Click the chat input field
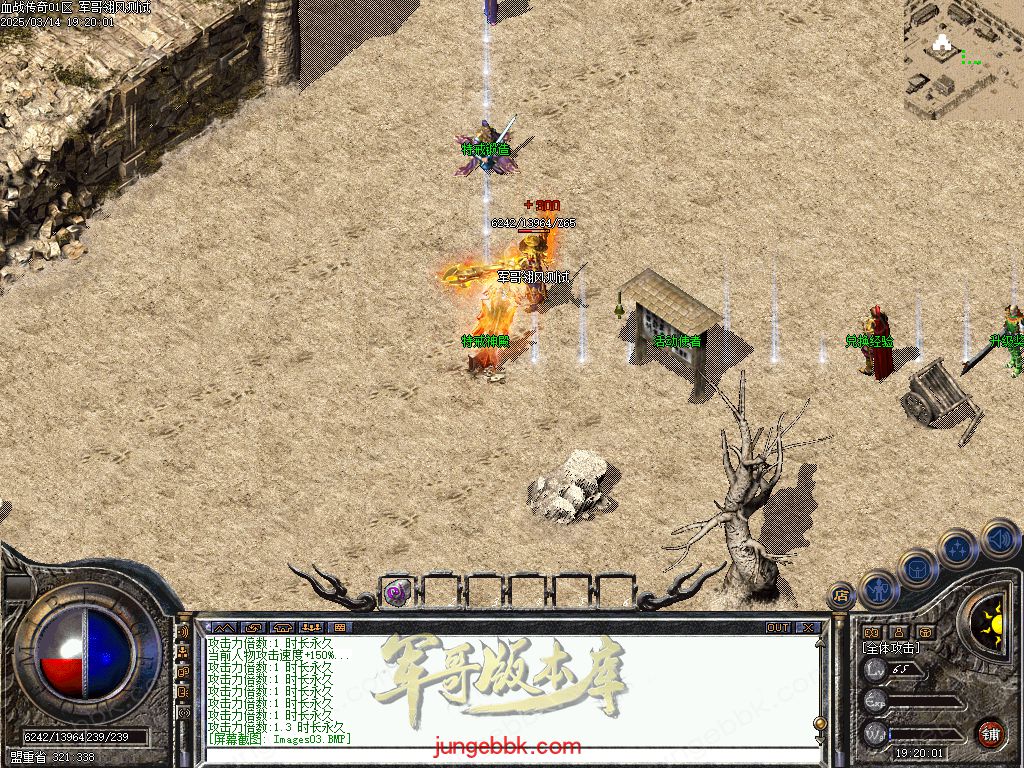 click(x=500, y=752)
